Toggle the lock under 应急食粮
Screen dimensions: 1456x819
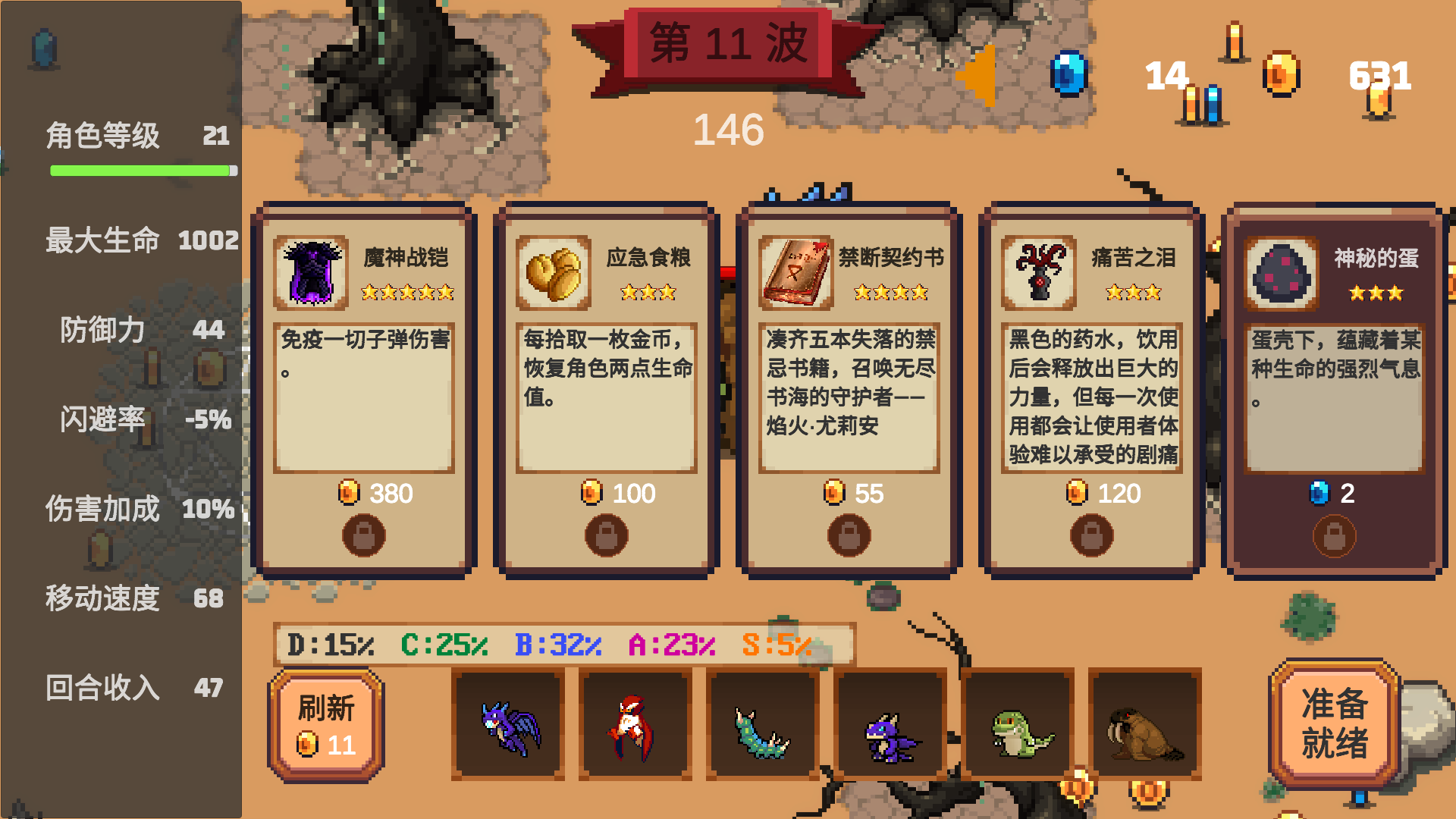[x=607, y=535]
